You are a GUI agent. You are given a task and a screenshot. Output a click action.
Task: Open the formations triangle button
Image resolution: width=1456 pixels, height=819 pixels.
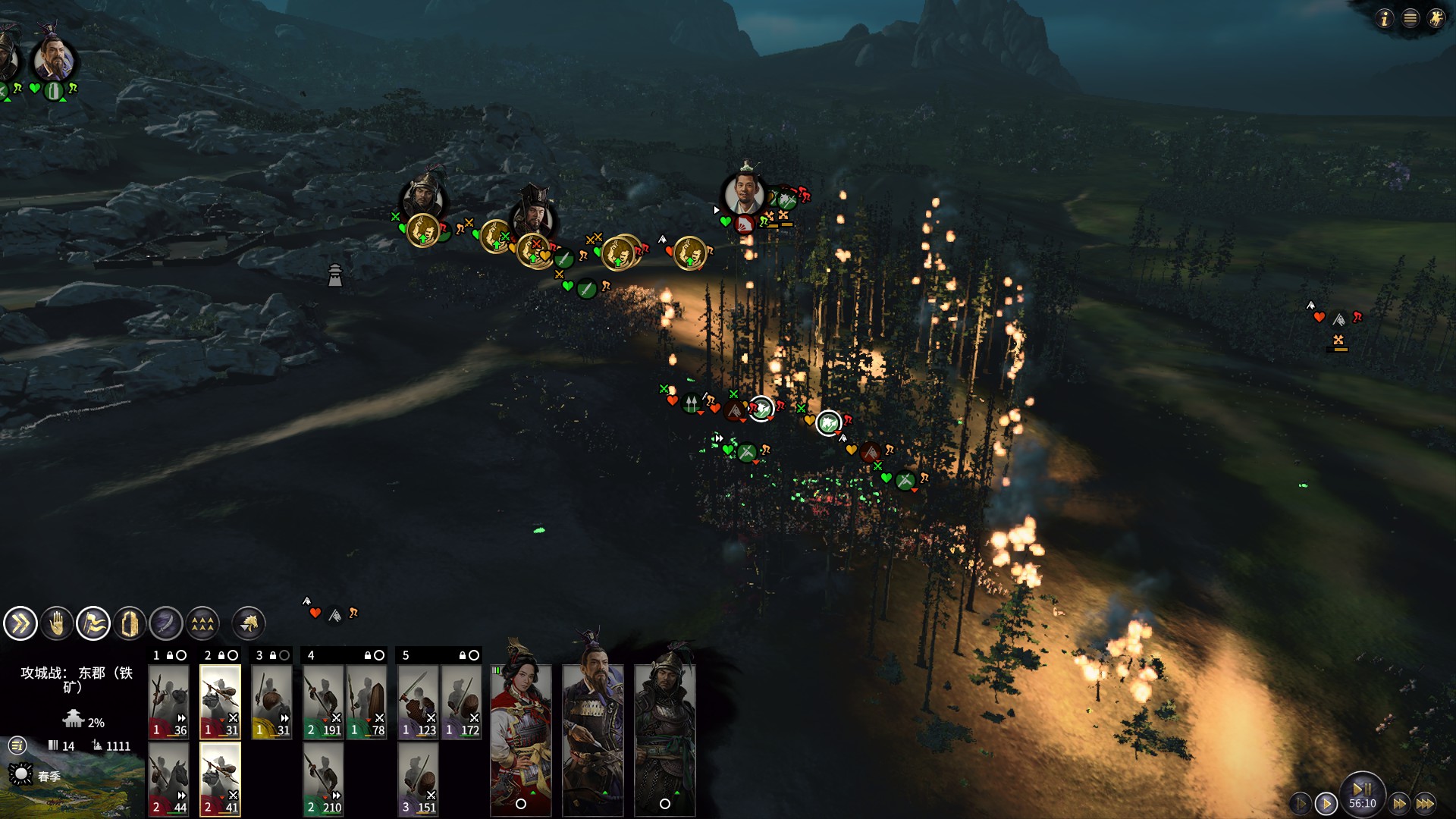[202, 624]
